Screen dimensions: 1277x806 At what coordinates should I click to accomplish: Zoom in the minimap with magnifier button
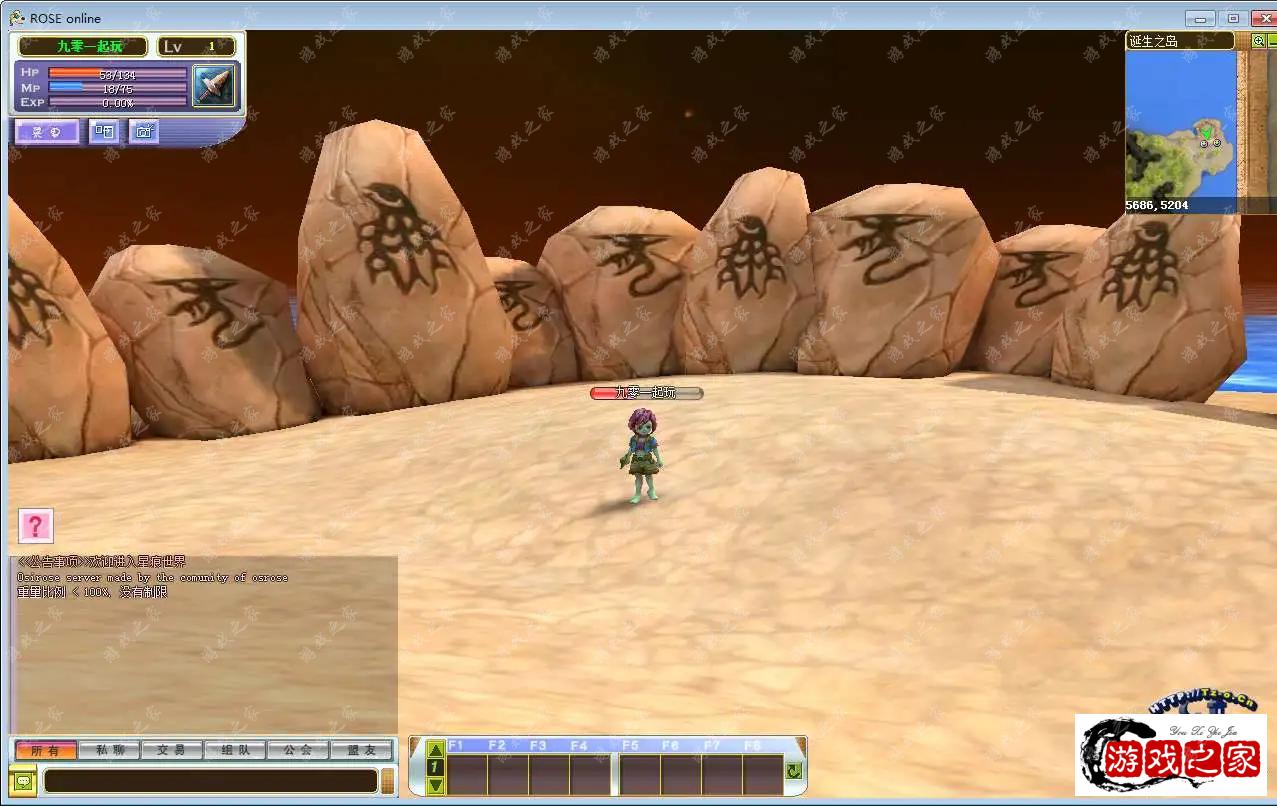(x=1258, y=41)
